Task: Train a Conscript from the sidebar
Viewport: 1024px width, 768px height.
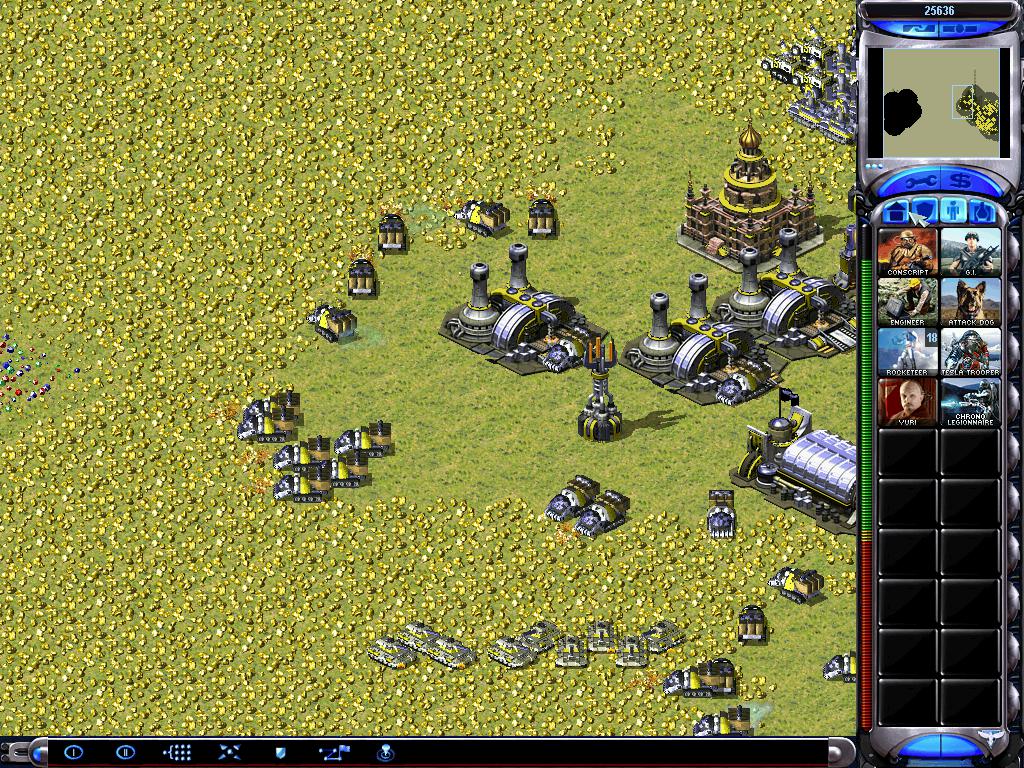Action: 908,252
